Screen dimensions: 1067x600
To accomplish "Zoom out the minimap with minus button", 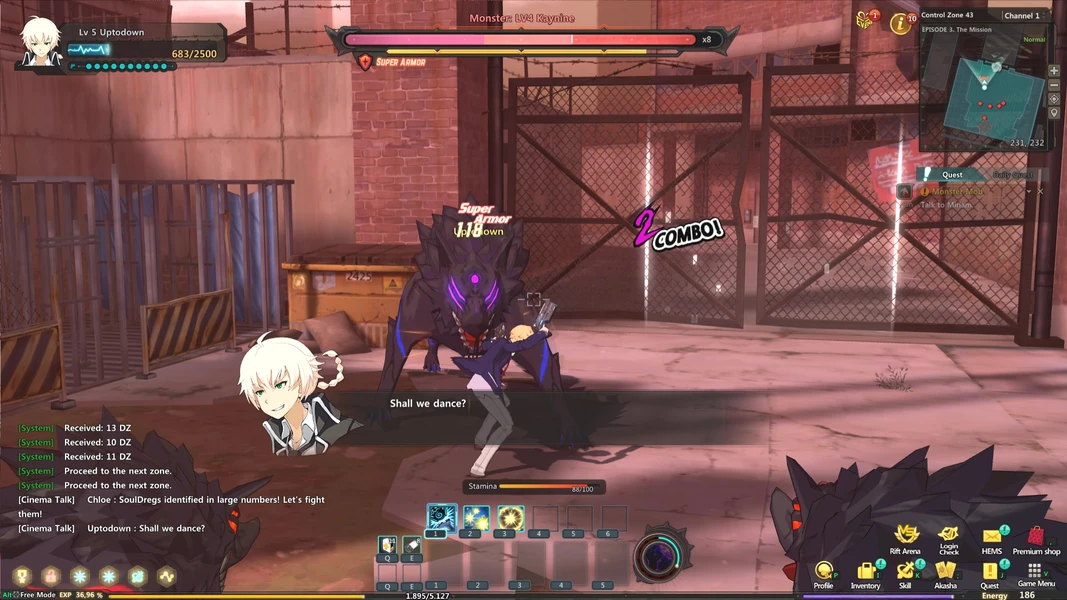I will 1054,86.
